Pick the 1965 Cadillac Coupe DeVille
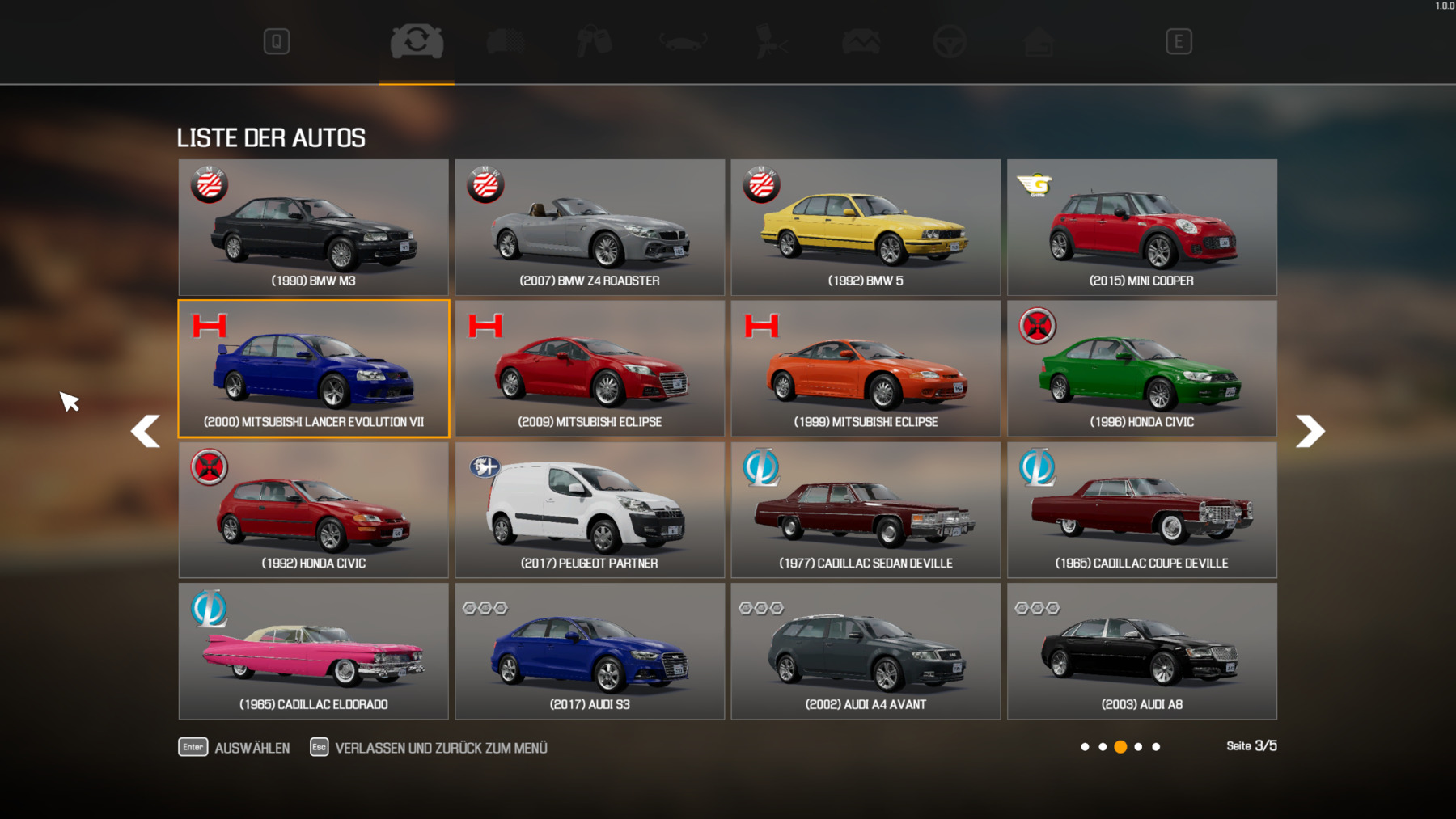Viewport: 1456px width, 819px height. click(x=1141, y=509)
